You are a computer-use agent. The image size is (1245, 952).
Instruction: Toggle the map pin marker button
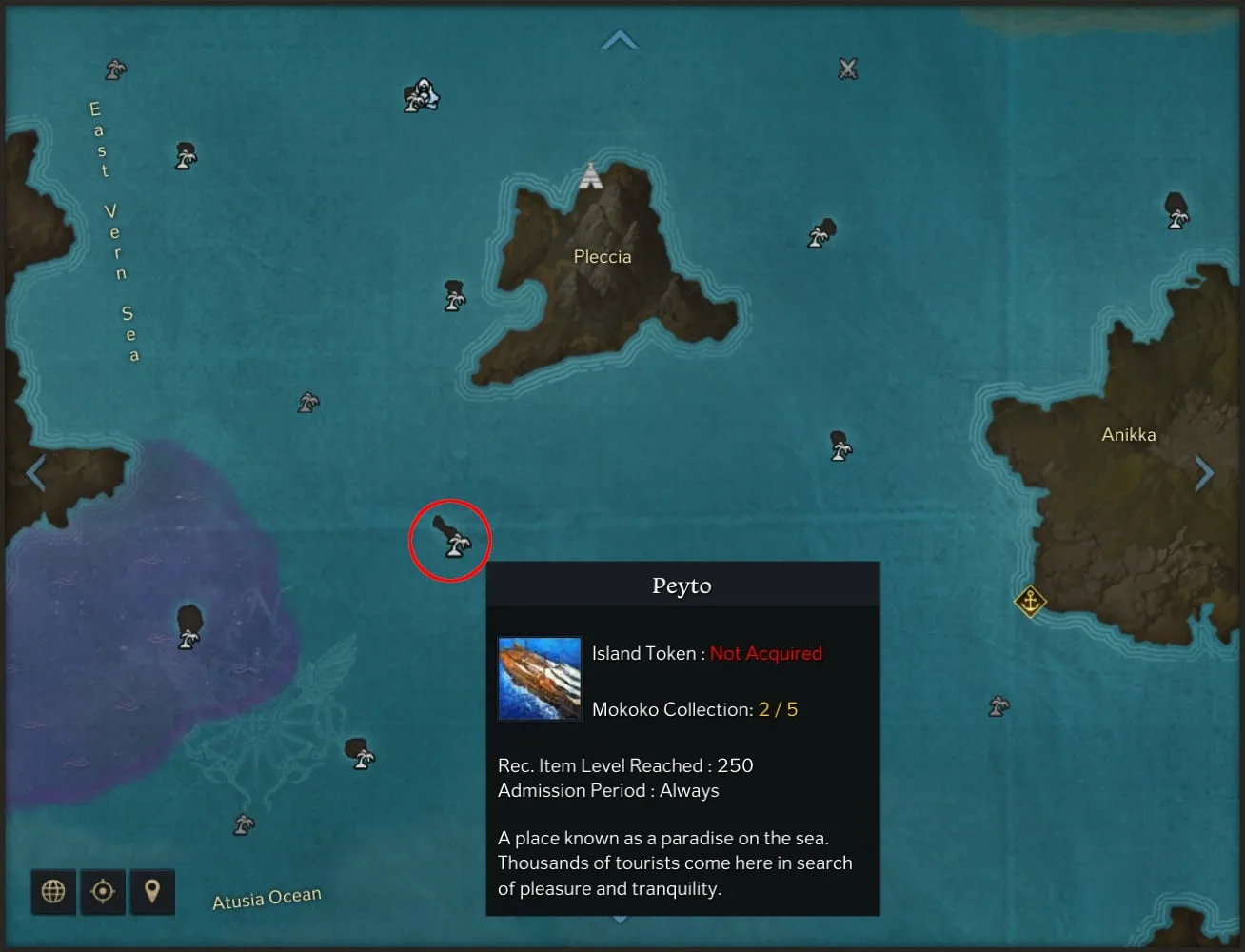[152, 891]
